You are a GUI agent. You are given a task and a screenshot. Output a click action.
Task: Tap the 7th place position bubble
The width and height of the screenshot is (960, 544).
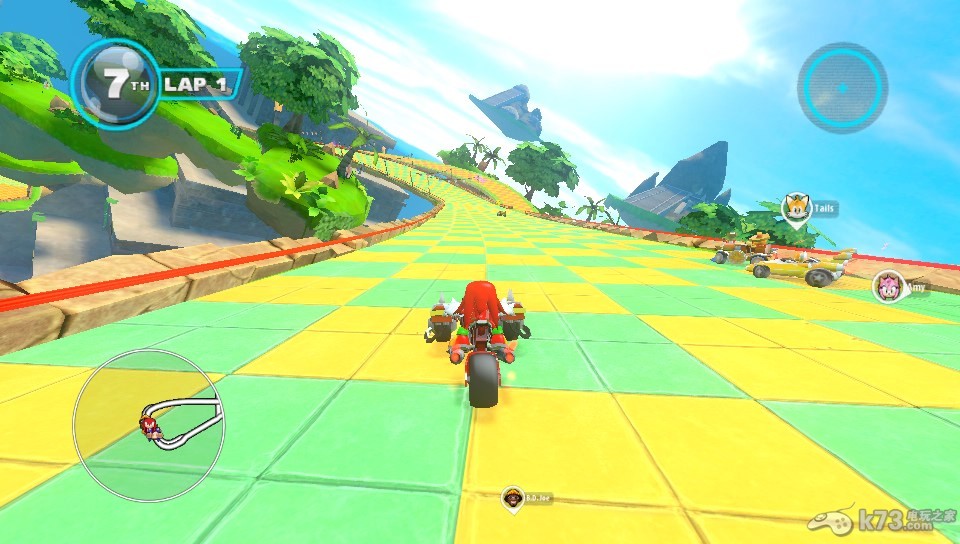pos(115,83)
